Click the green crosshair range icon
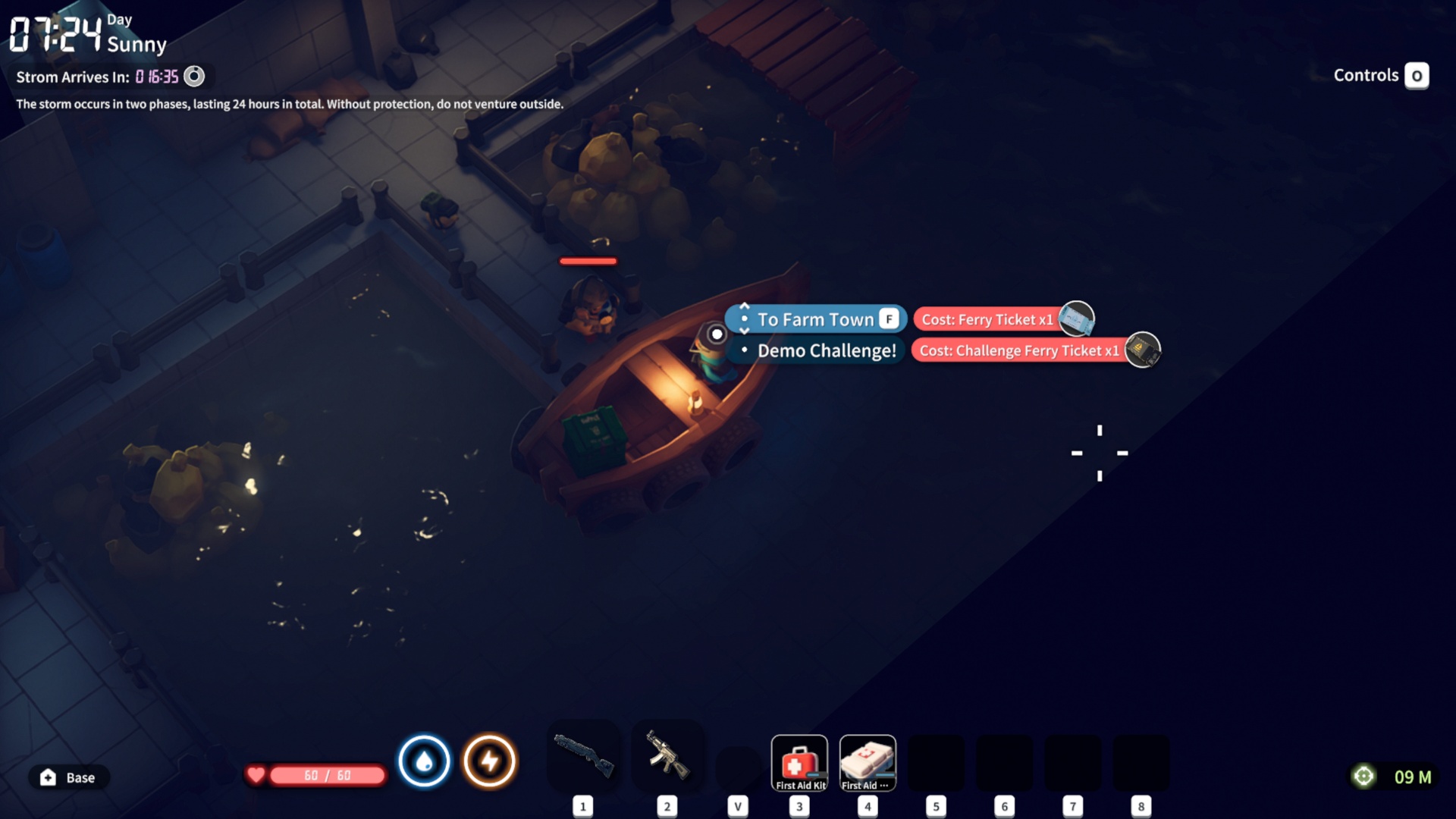The height and width of the screenshot is (819, 1456). coord(1363,777)
